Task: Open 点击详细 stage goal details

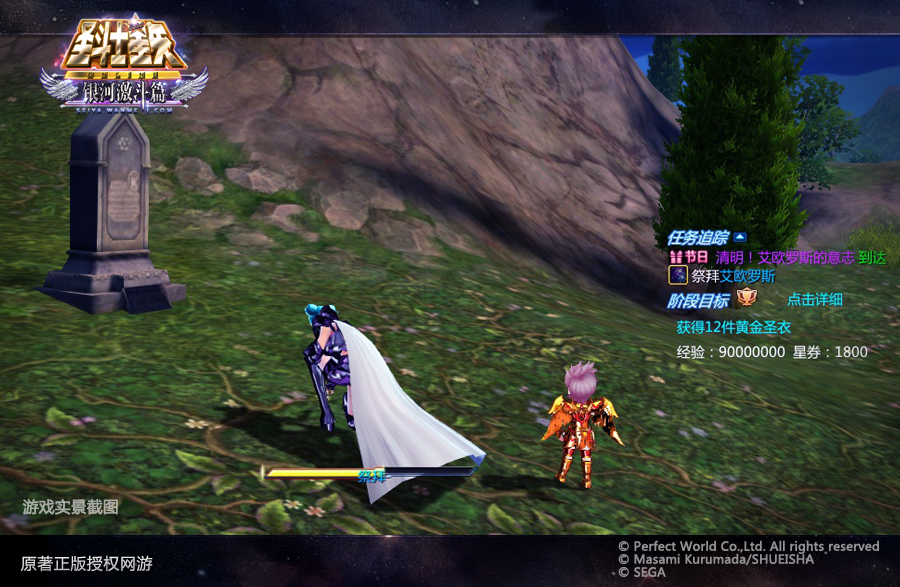Action: pos(814,299)
